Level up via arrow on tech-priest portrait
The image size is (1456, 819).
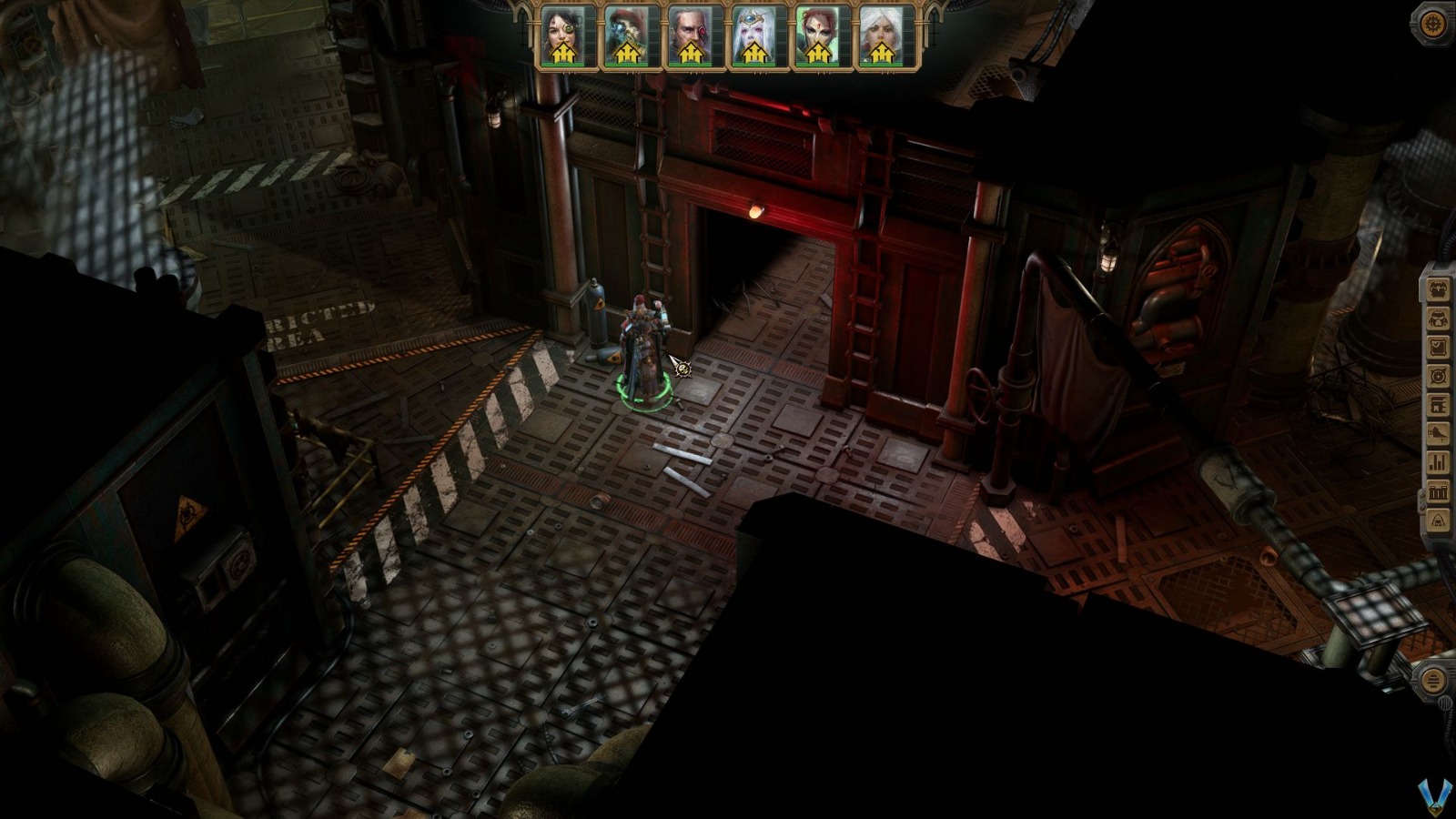click(627, 54)
